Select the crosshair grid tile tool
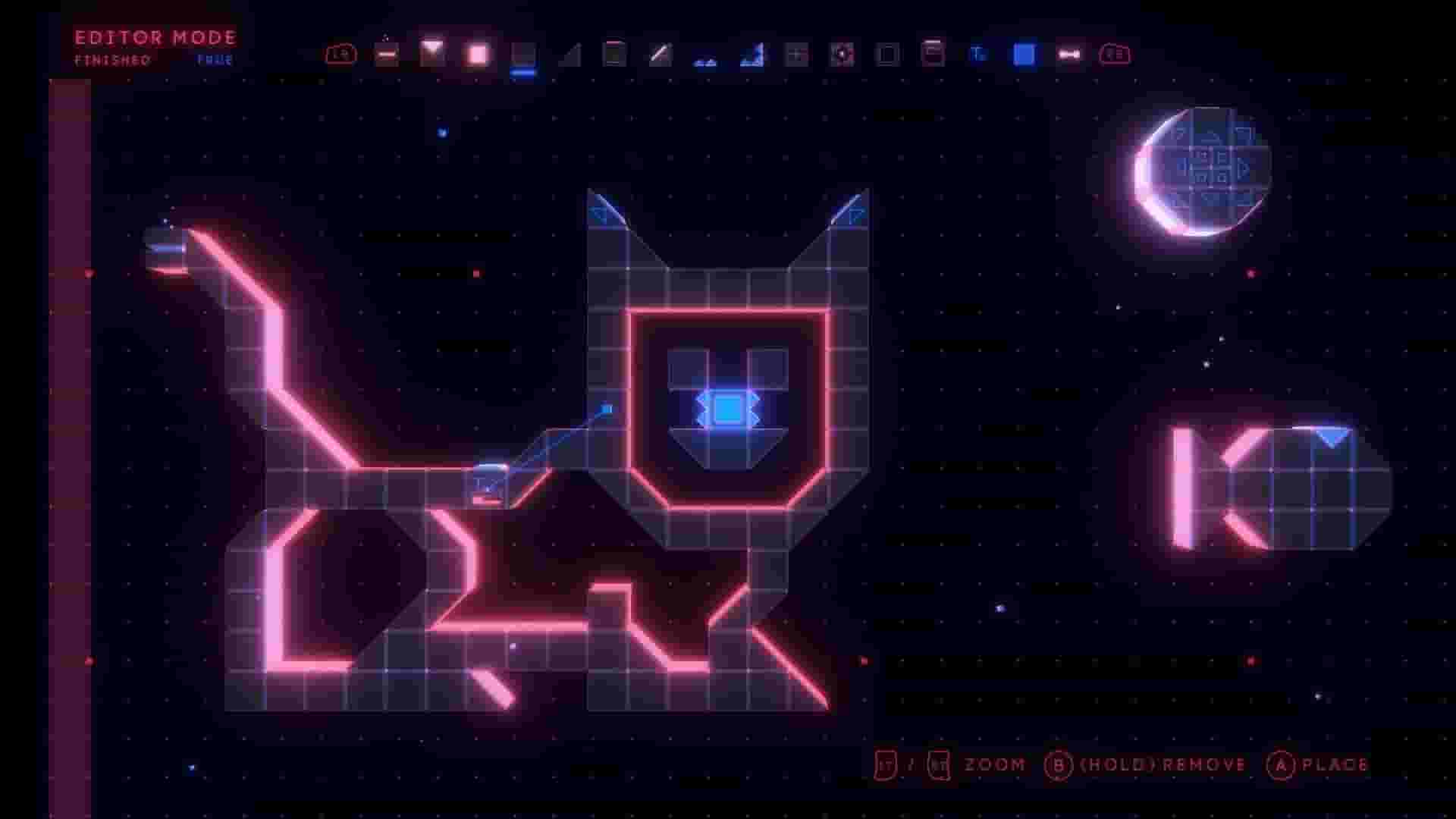Screen dimensions: 1456x819 pos(795,53)
